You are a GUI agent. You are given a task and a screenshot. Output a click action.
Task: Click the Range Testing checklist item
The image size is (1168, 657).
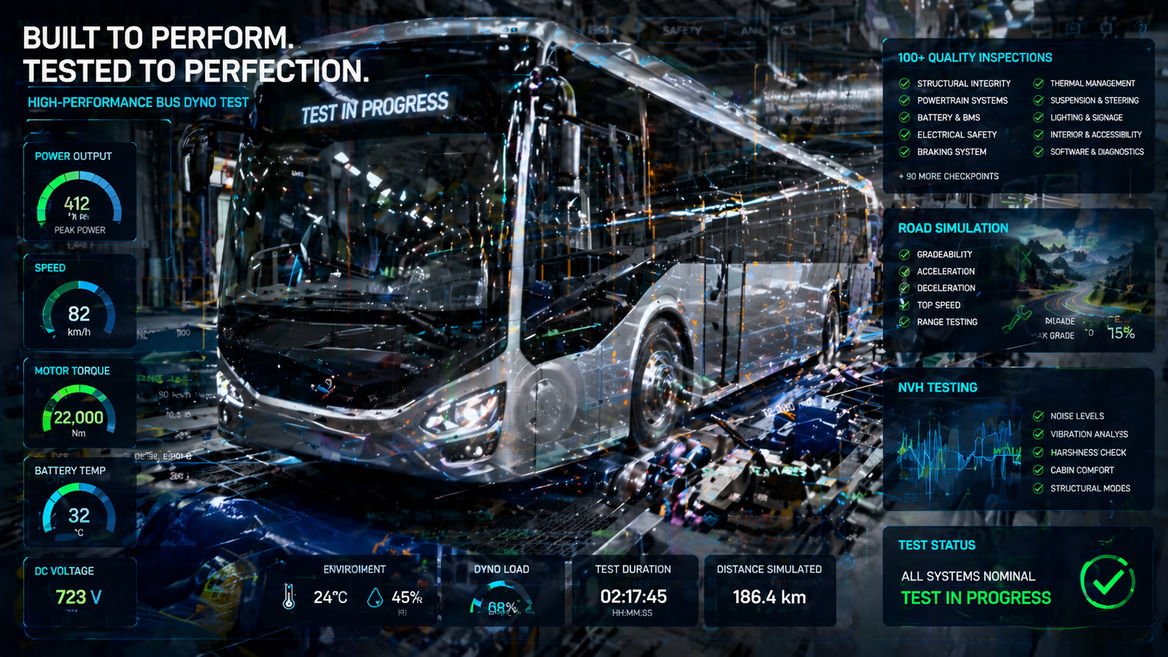[x=947, y=322]
